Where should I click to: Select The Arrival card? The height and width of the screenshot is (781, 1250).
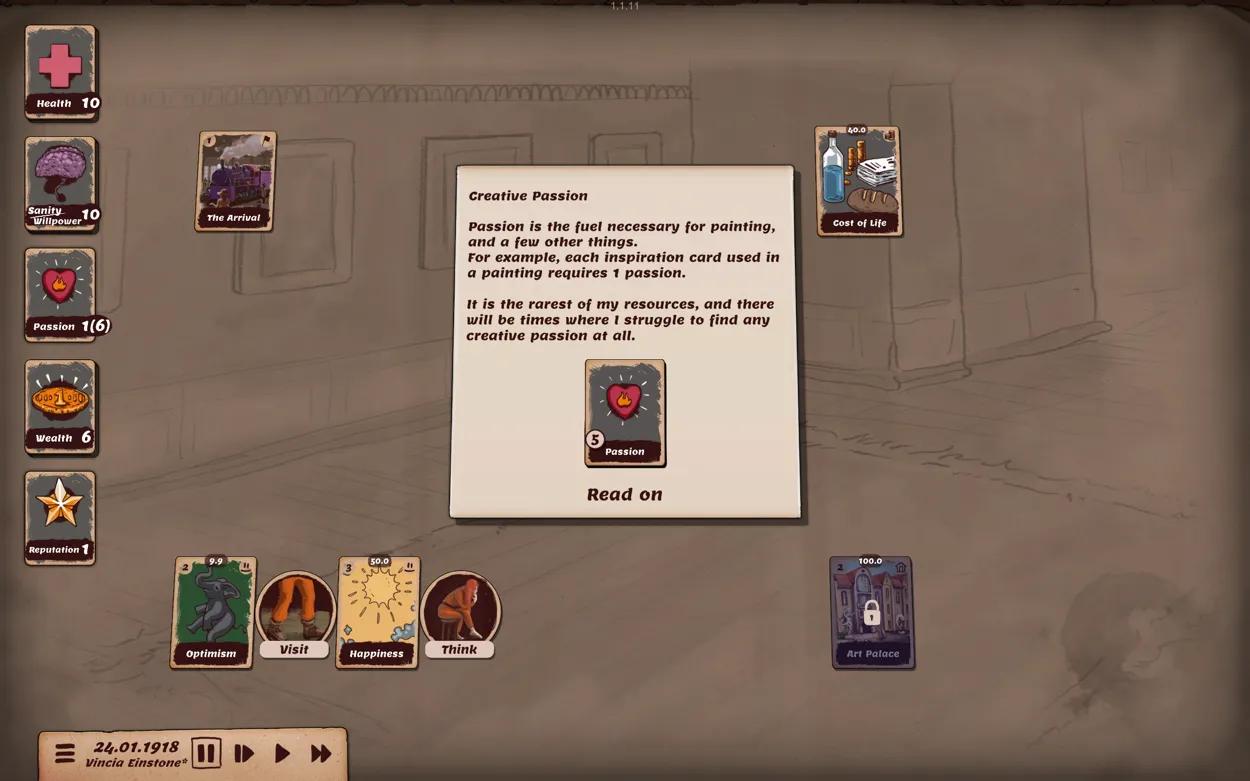[x=235, y=181]
